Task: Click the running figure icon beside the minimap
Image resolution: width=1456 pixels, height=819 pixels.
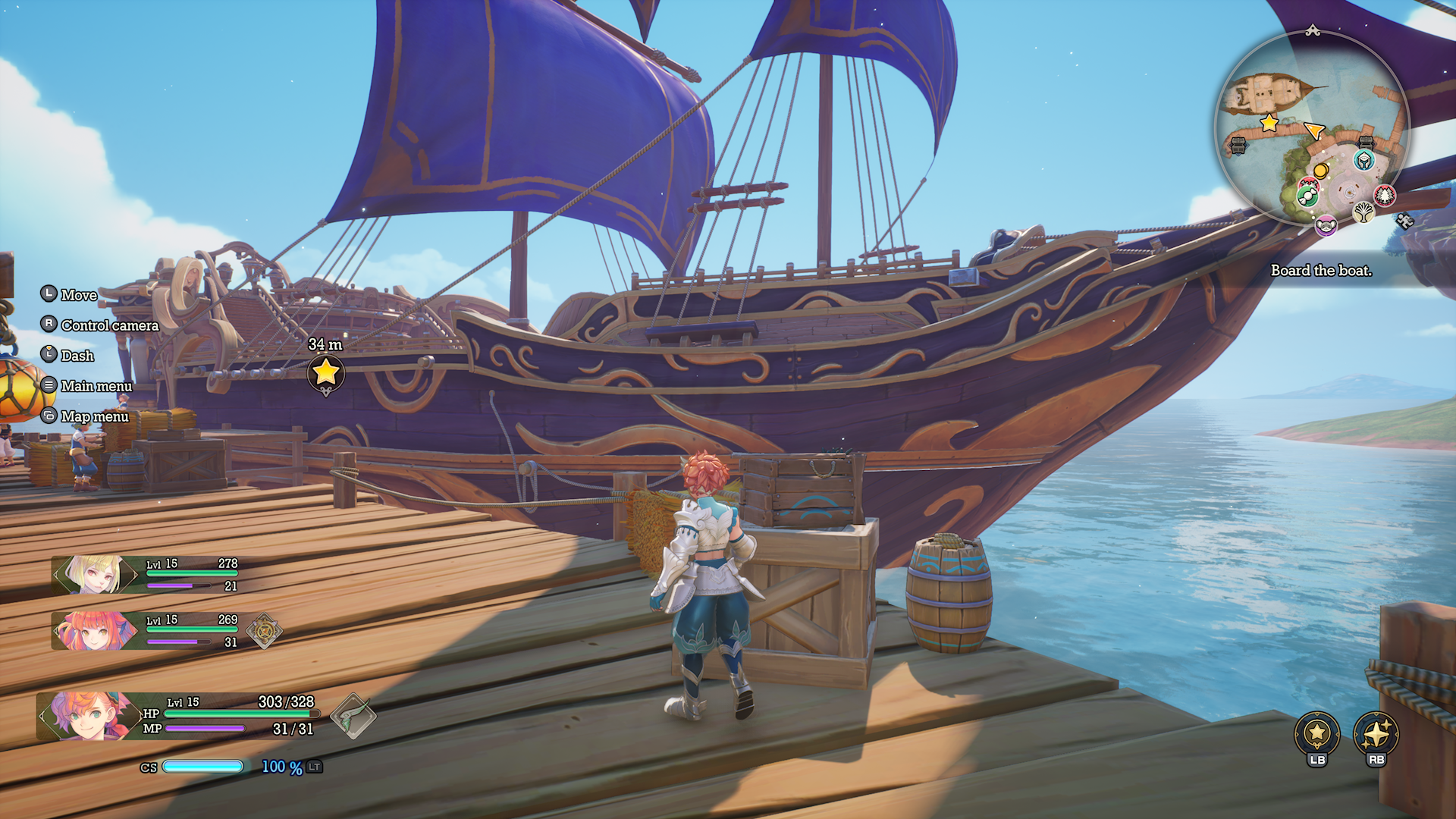Action: (1404, 221)
